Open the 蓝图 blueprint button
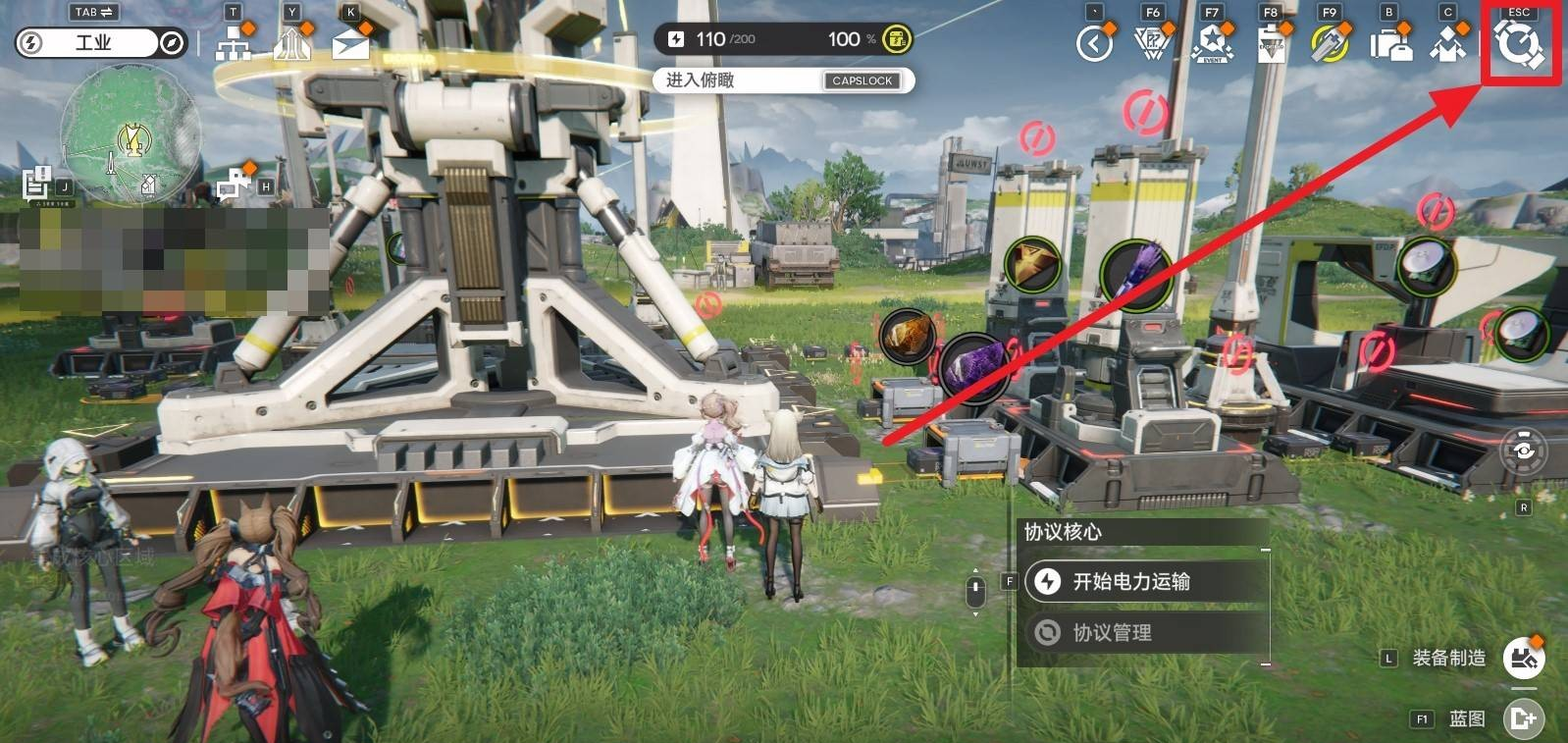Image resolution: width=1568 pixels, height=743 pixels. [1523, 719]
